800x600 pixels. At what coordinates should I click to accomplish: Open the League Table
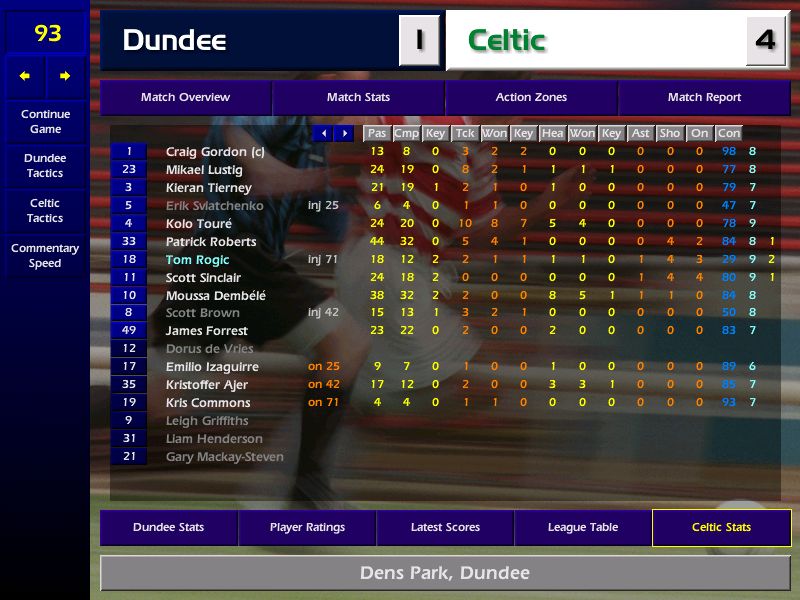583,528
